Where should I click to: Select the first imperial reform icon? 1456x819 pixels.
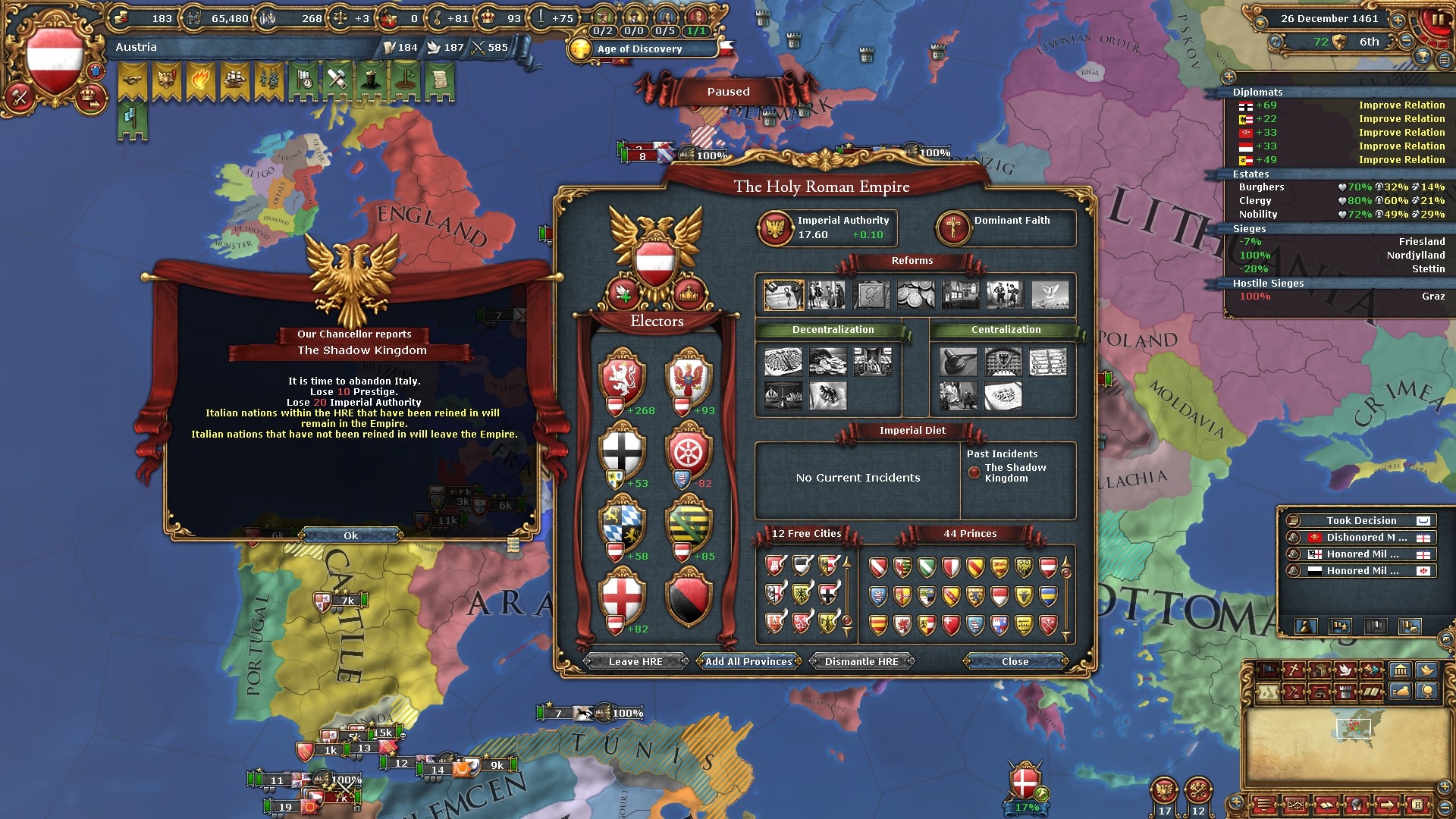pyautogui.click(x=783, y=295)
